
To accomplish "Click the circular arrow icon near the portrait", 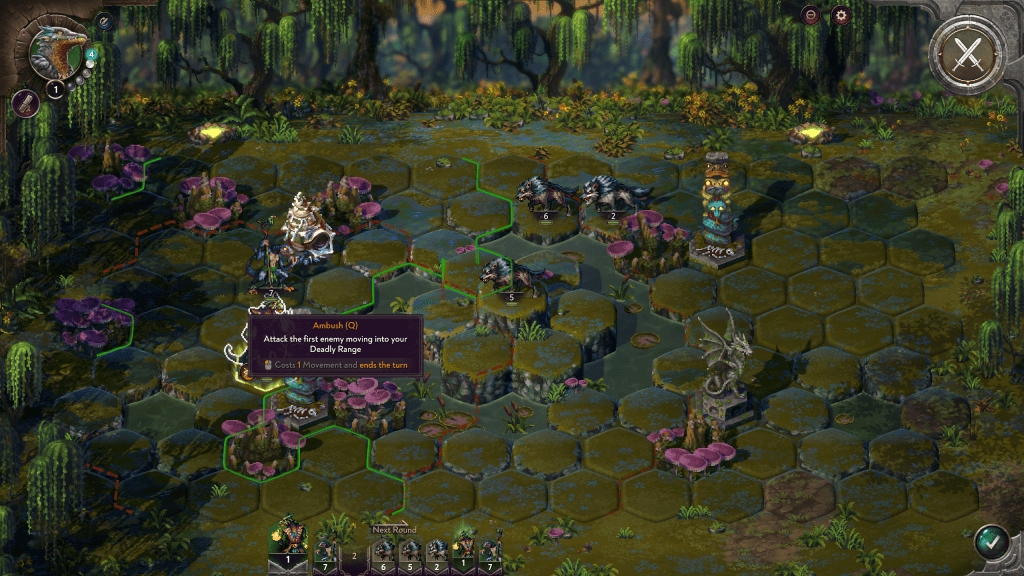I will click(x=103, y=20).
